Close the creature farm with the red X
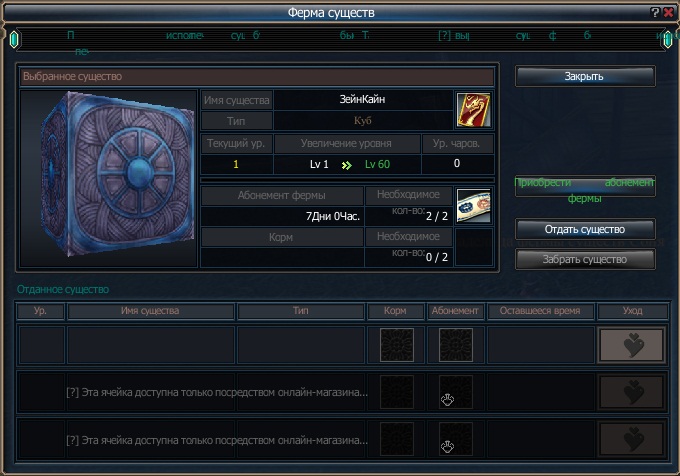Image resolution: width=680 pixels, height=476 pixels. pyautogui.click(x=669, y=12)
